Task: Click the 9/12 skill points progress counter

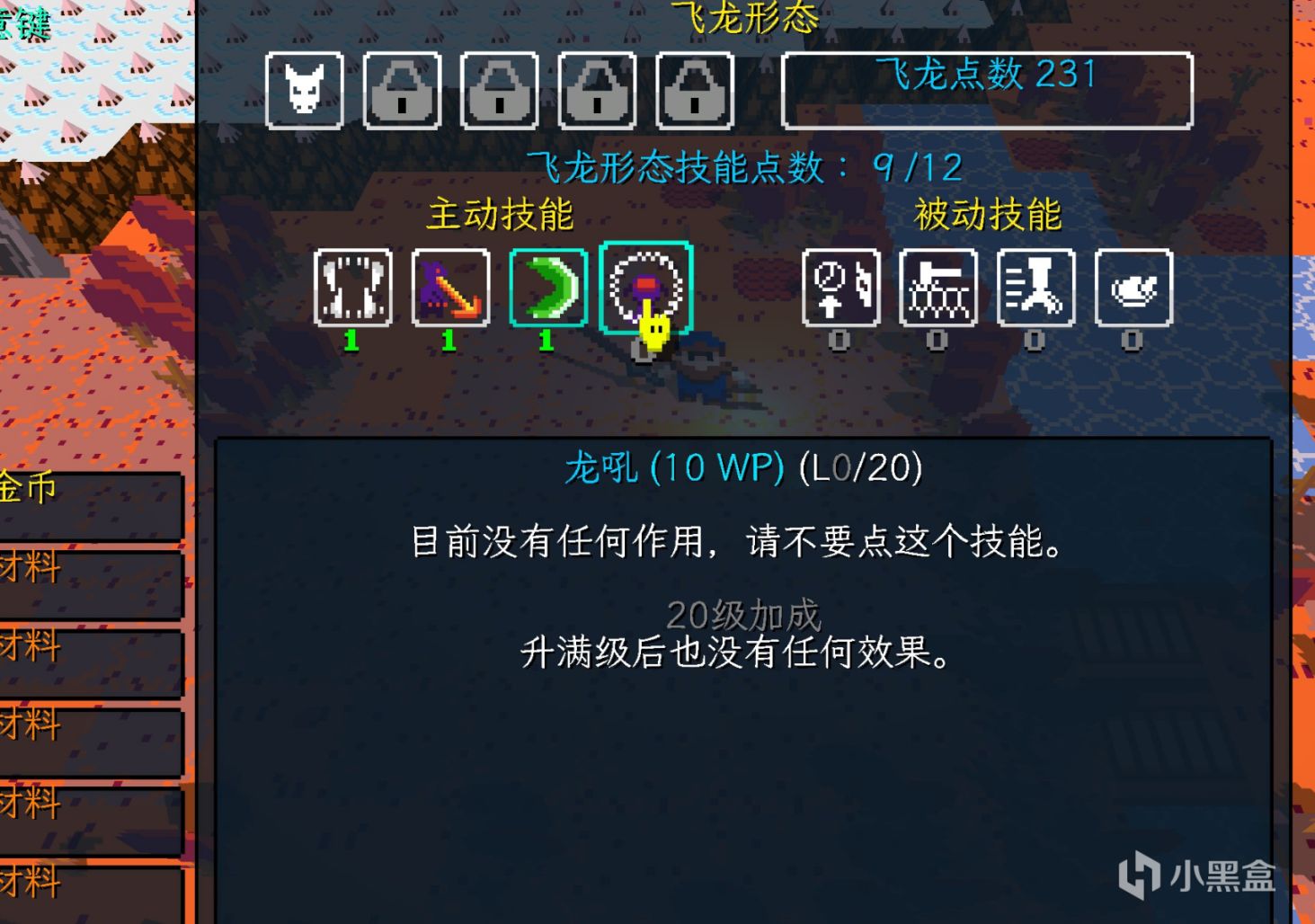Action: tap(916, 166)
